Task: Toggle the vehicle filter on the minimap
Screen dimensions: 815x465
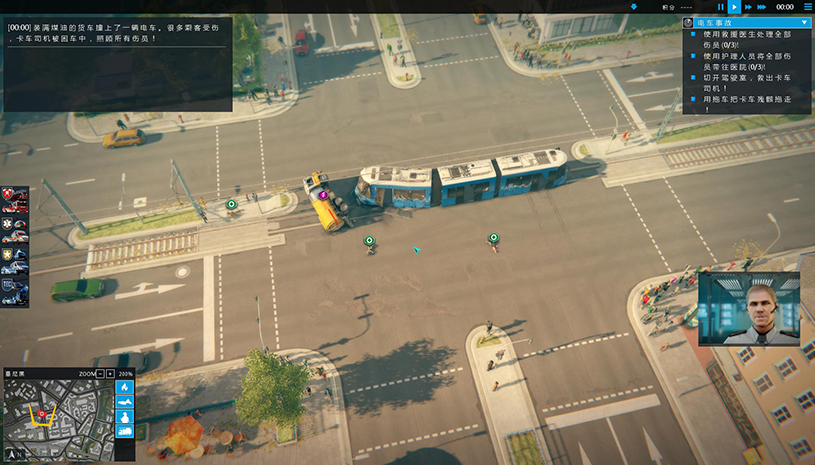Action: tap(125, 431)
